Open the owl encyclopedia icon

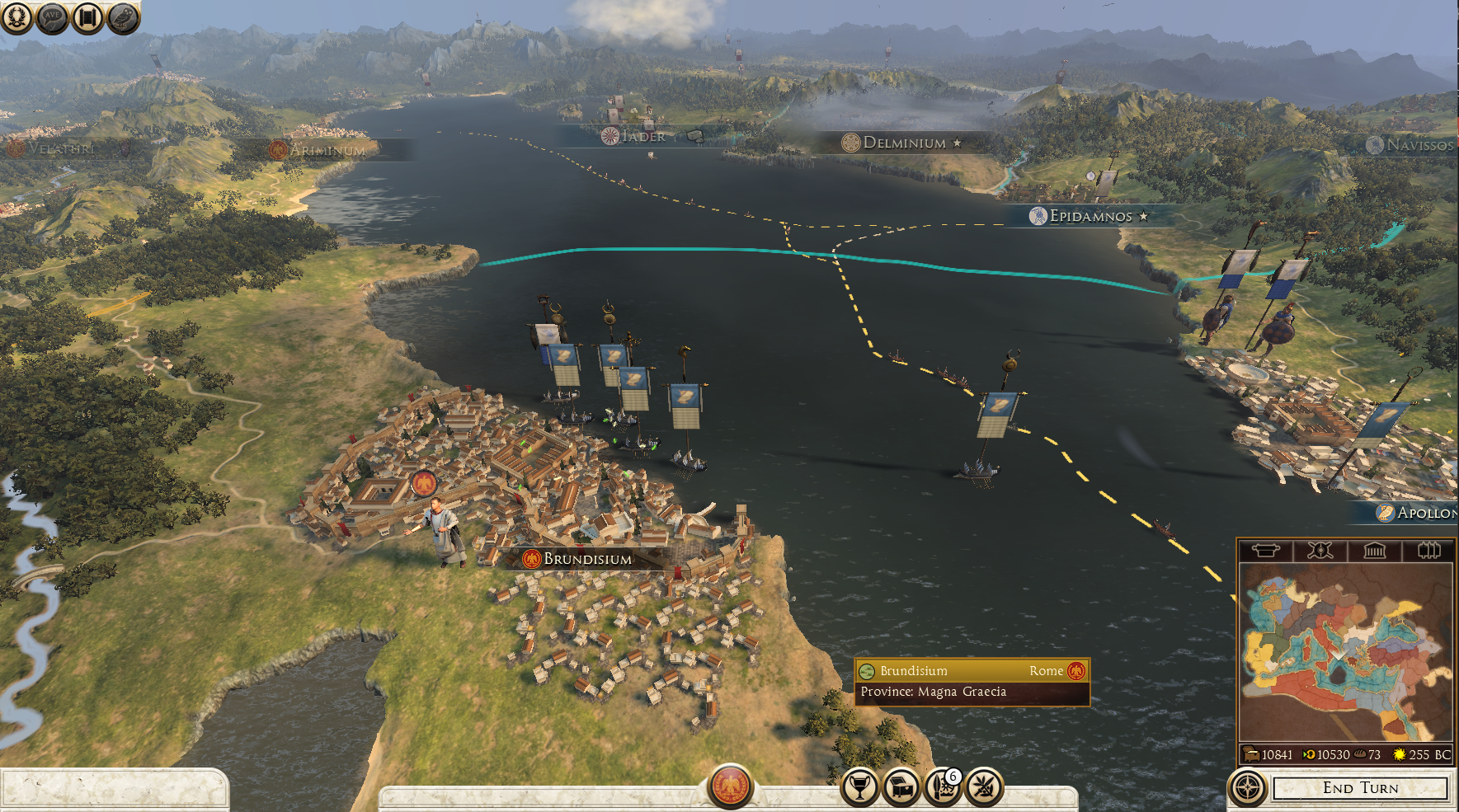(123, 17)
